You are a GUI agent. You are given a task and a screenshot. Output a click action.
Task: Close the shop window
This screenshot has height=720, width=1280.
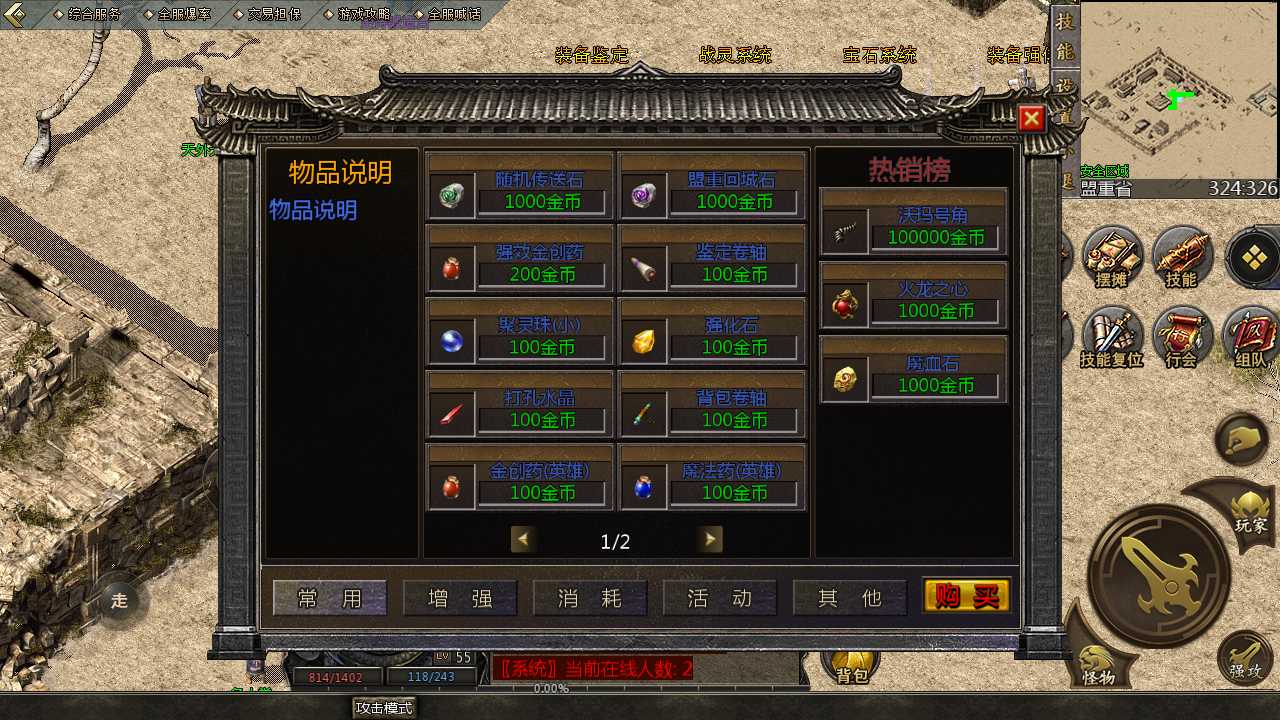(x=1031, y=119)
